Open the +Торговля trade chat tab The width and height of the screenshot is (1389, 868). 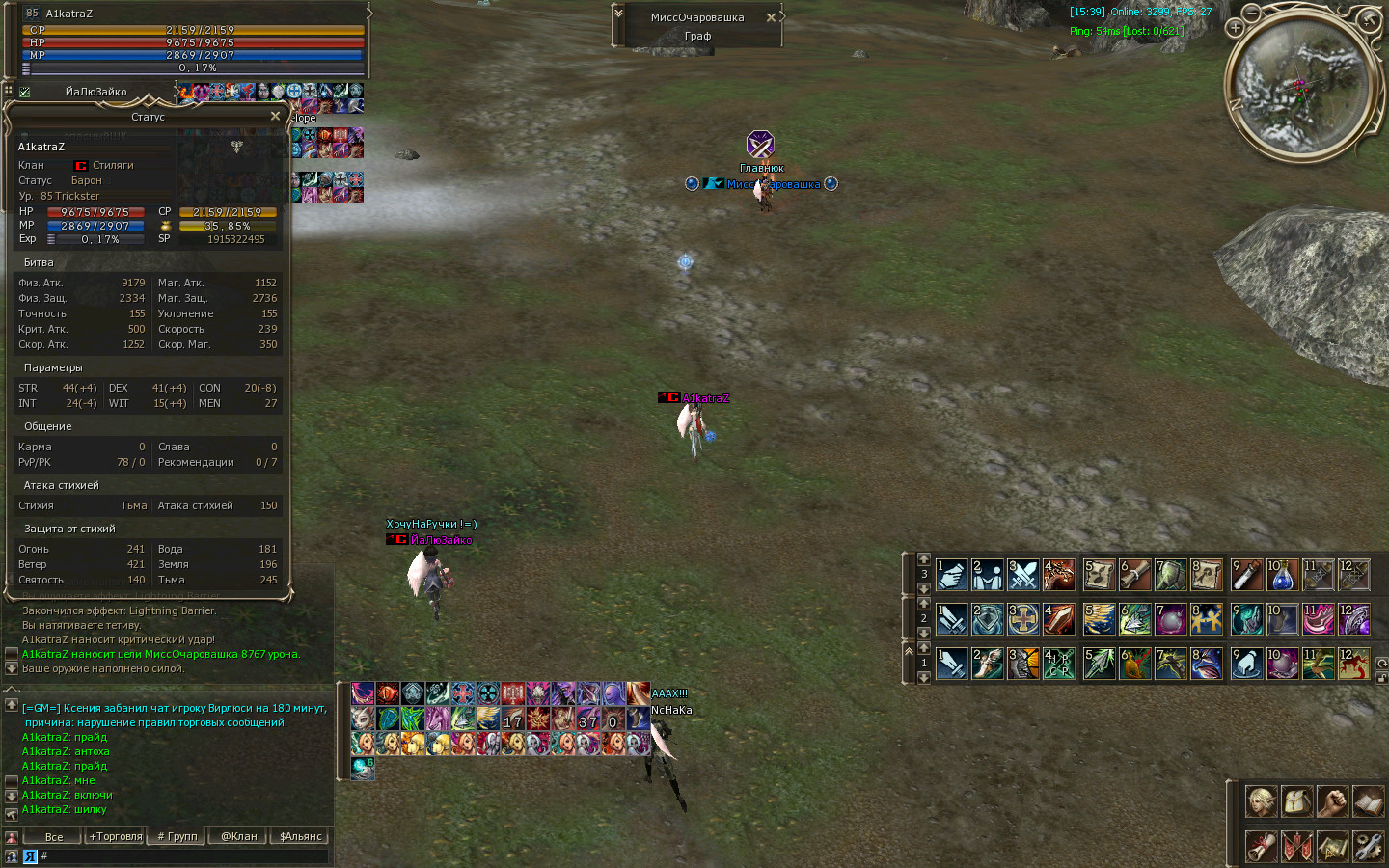tap(116, 836)
